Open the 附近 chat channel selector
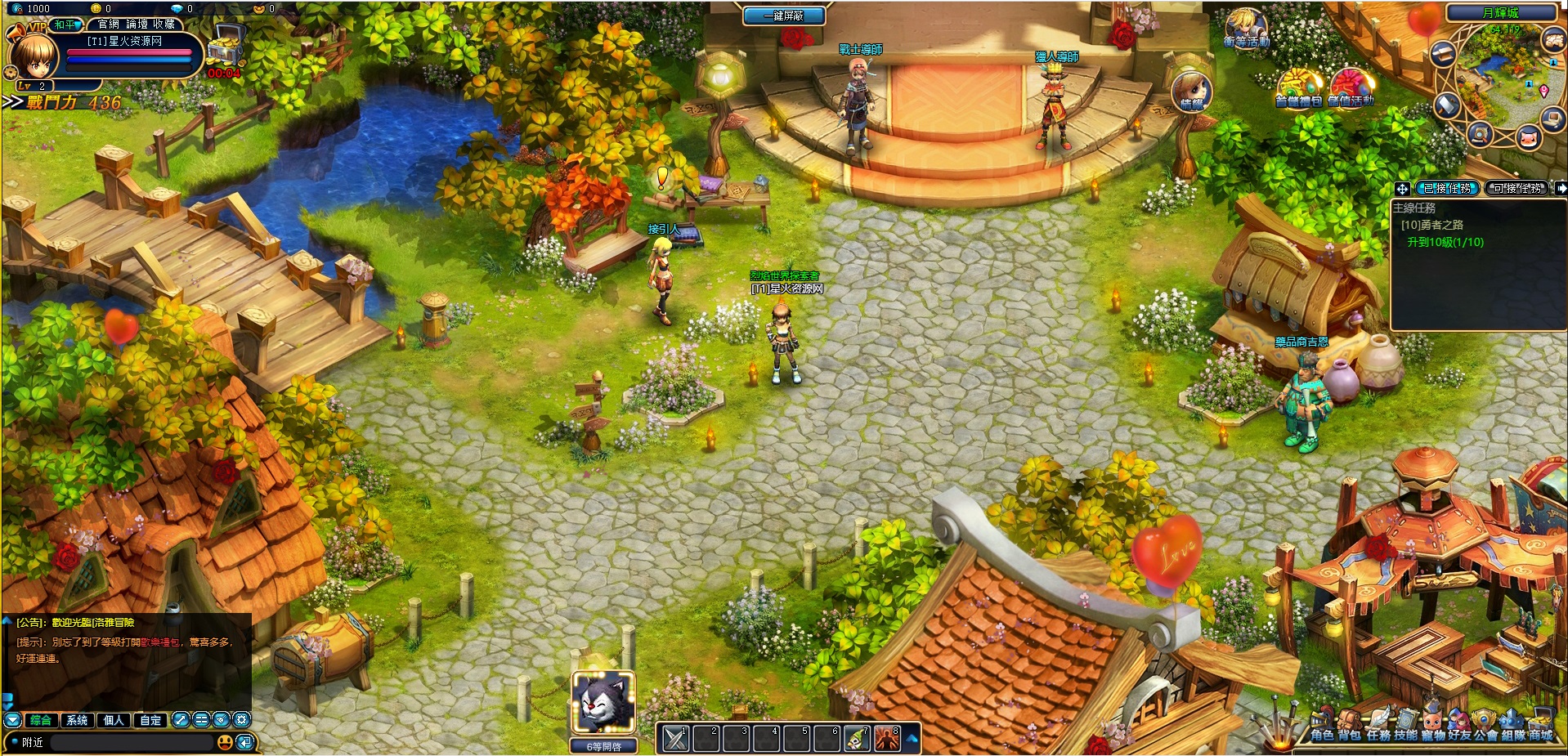 pos(32,742)
